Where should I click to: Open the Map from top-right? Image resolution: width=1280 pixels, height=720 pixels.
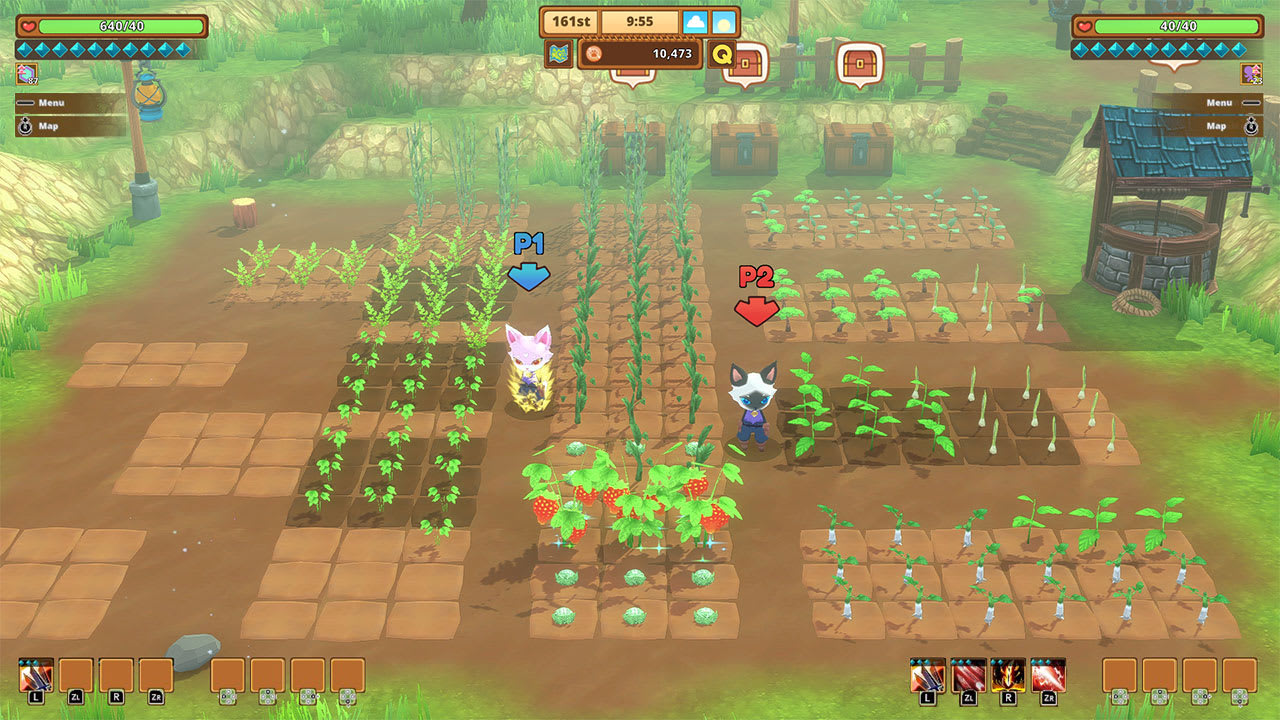click(1218, 126)
